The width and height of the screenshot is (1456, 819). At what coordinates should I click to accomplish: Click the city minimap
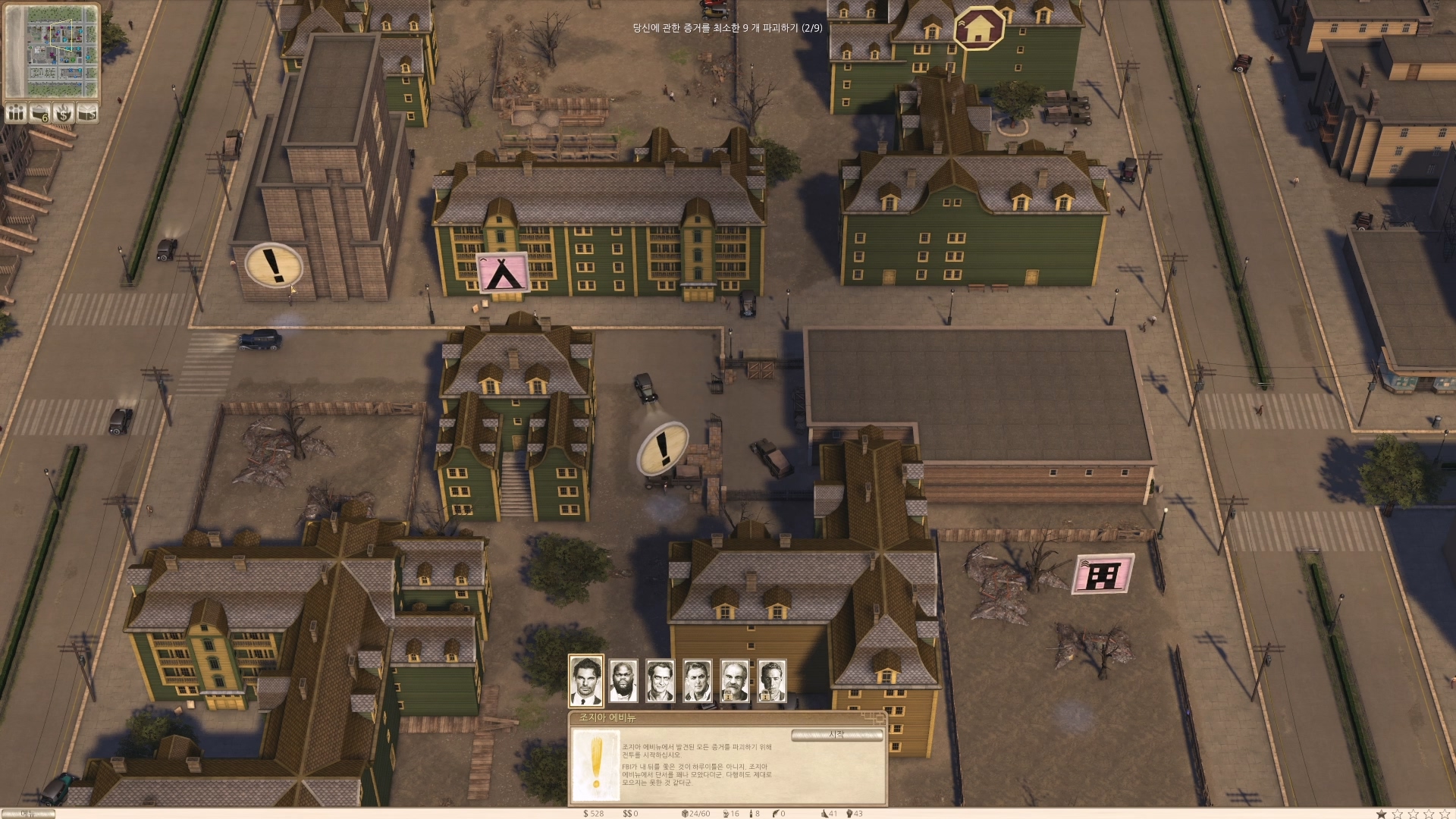click(52, 52)
